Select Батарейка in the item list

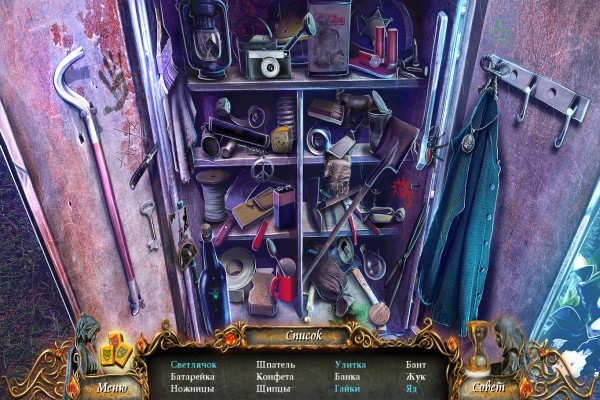click(193, 376)
